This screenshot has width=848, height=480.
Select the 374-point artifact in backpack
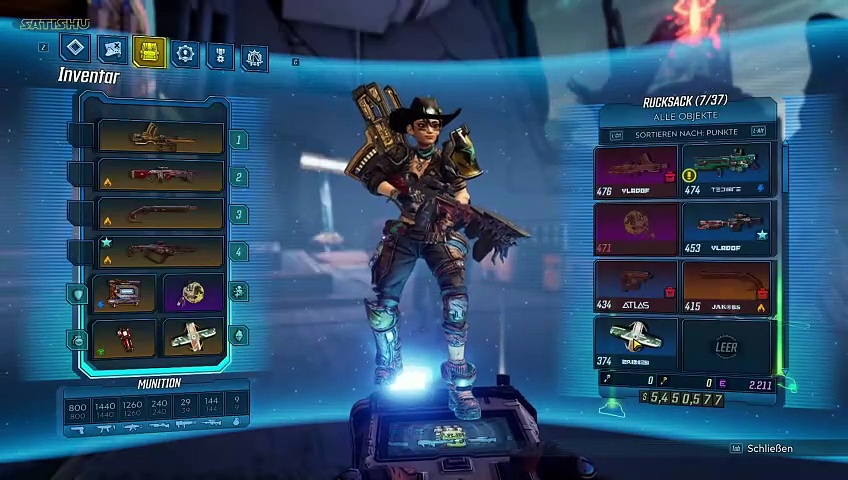pos(636,342)
